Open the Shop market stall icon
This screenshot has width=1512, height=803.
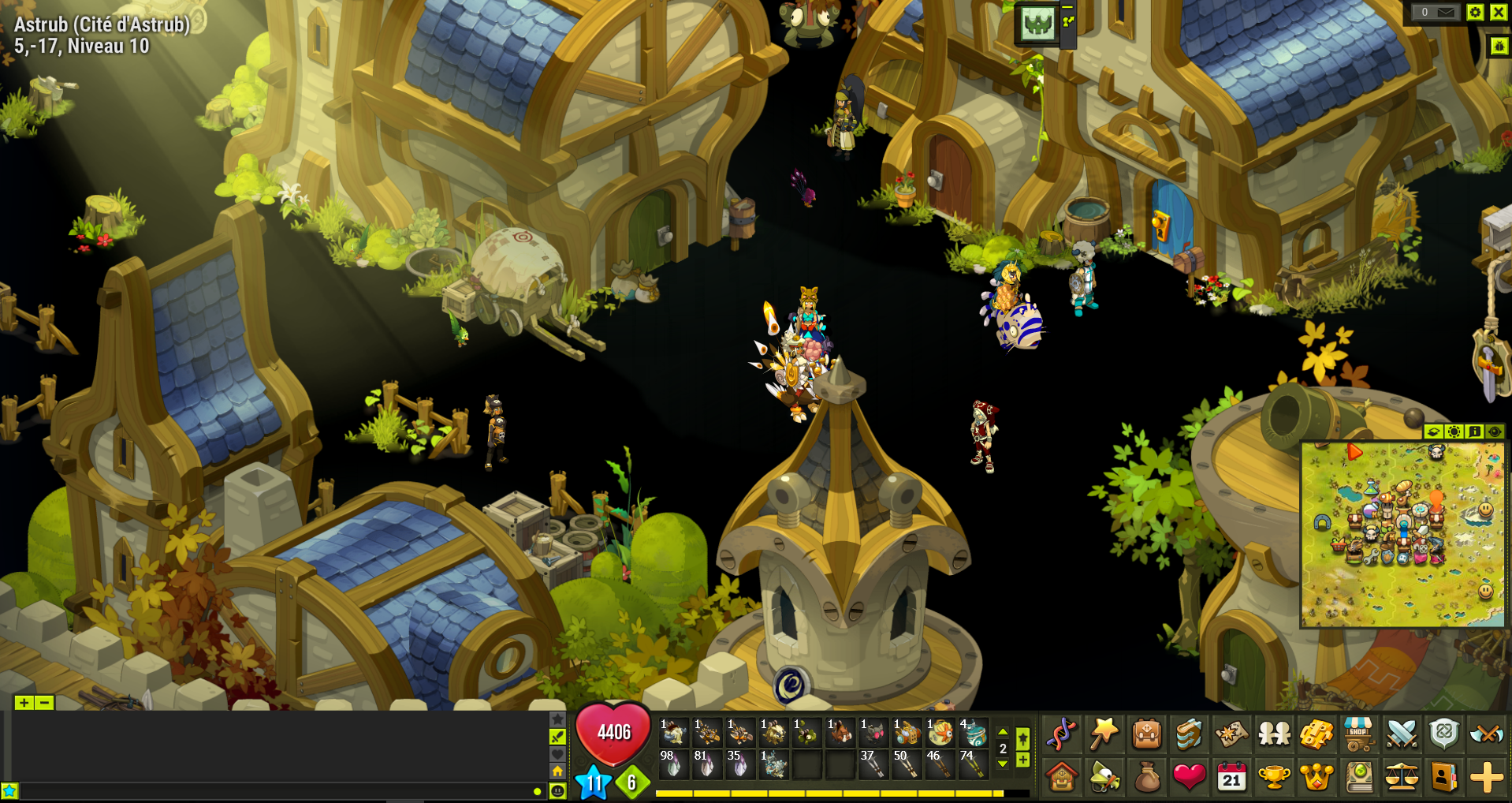coord(1358,734)
